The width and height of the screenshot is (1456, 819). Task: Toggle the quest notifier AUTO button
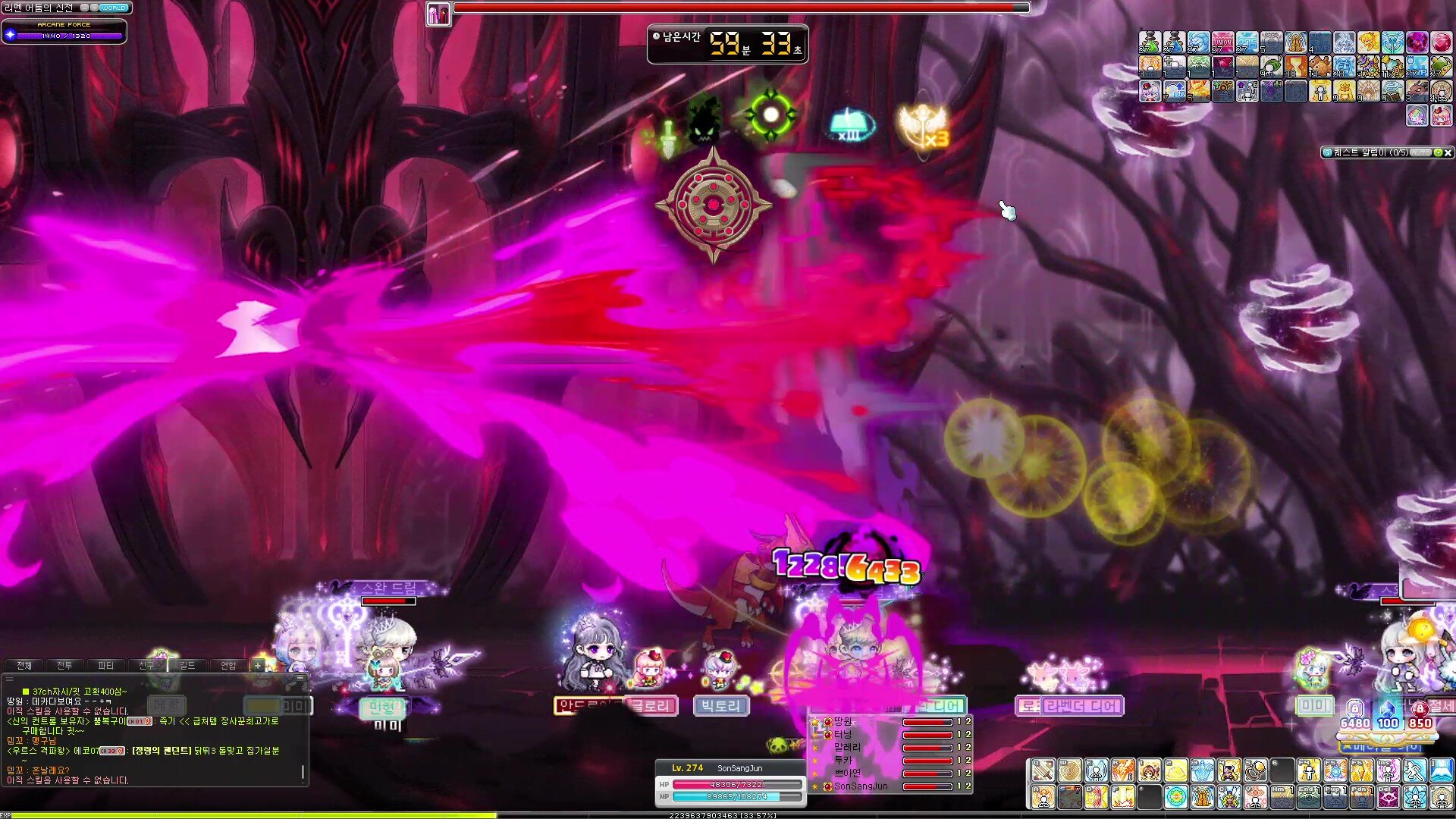1421,152
